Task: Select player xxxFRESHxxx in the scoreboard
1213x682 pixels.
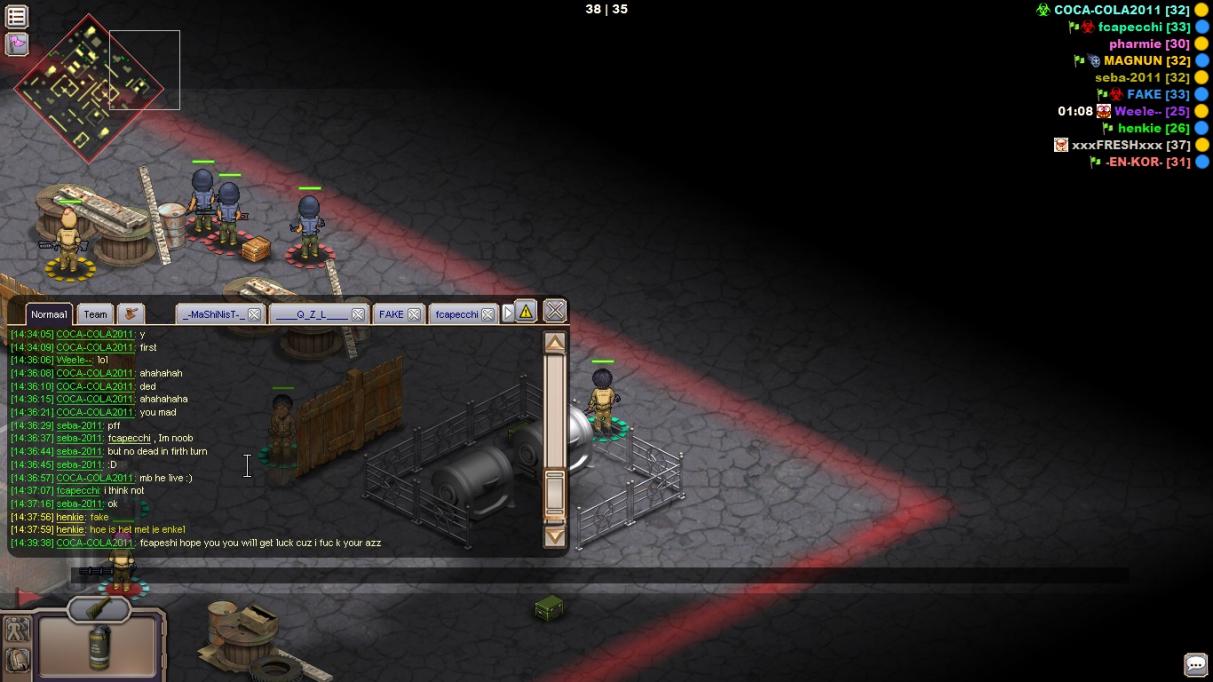Action: coord(1117,145)
